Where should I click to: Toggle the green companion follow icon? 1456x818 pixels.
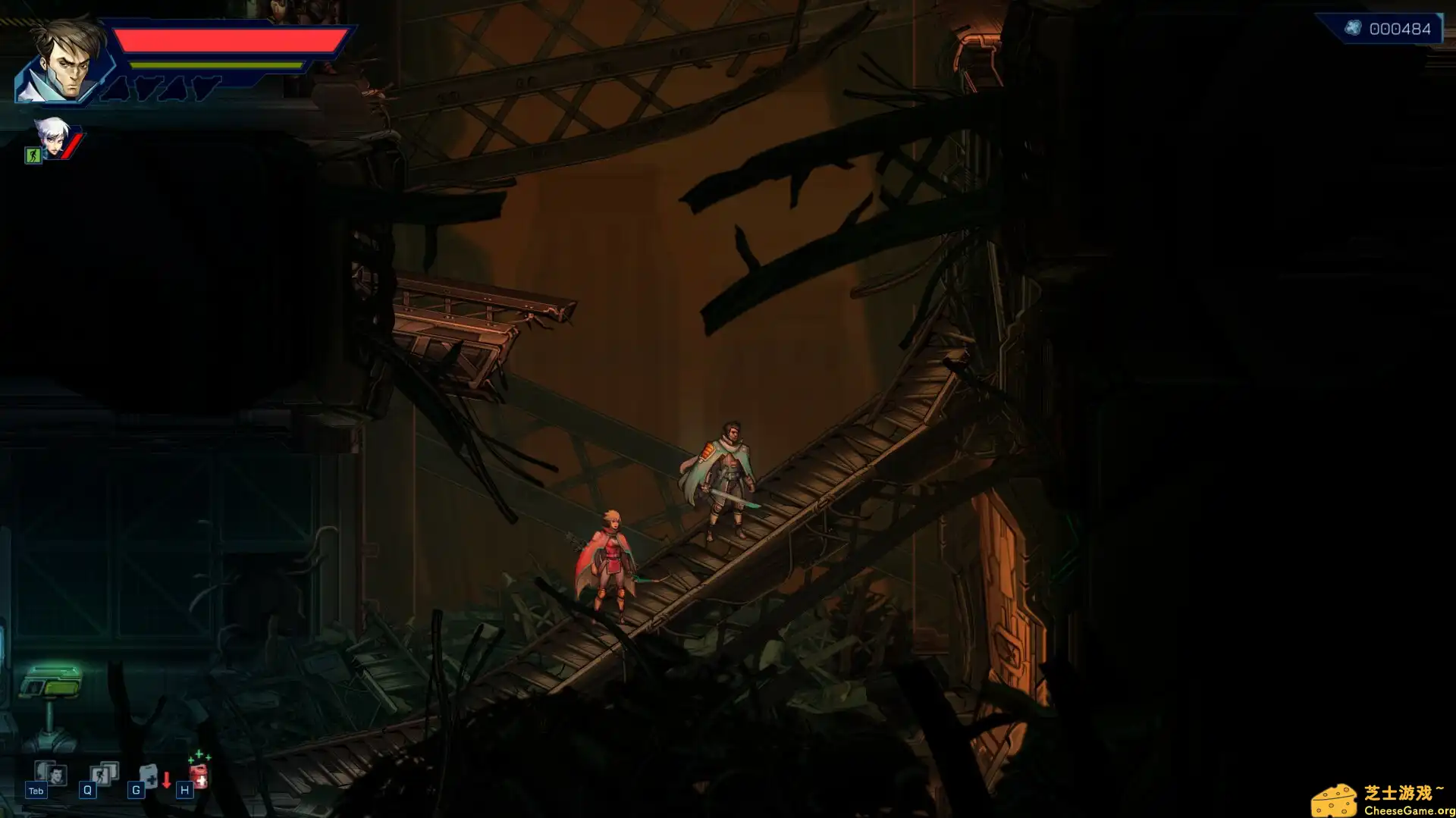click(x=33, y=155)
